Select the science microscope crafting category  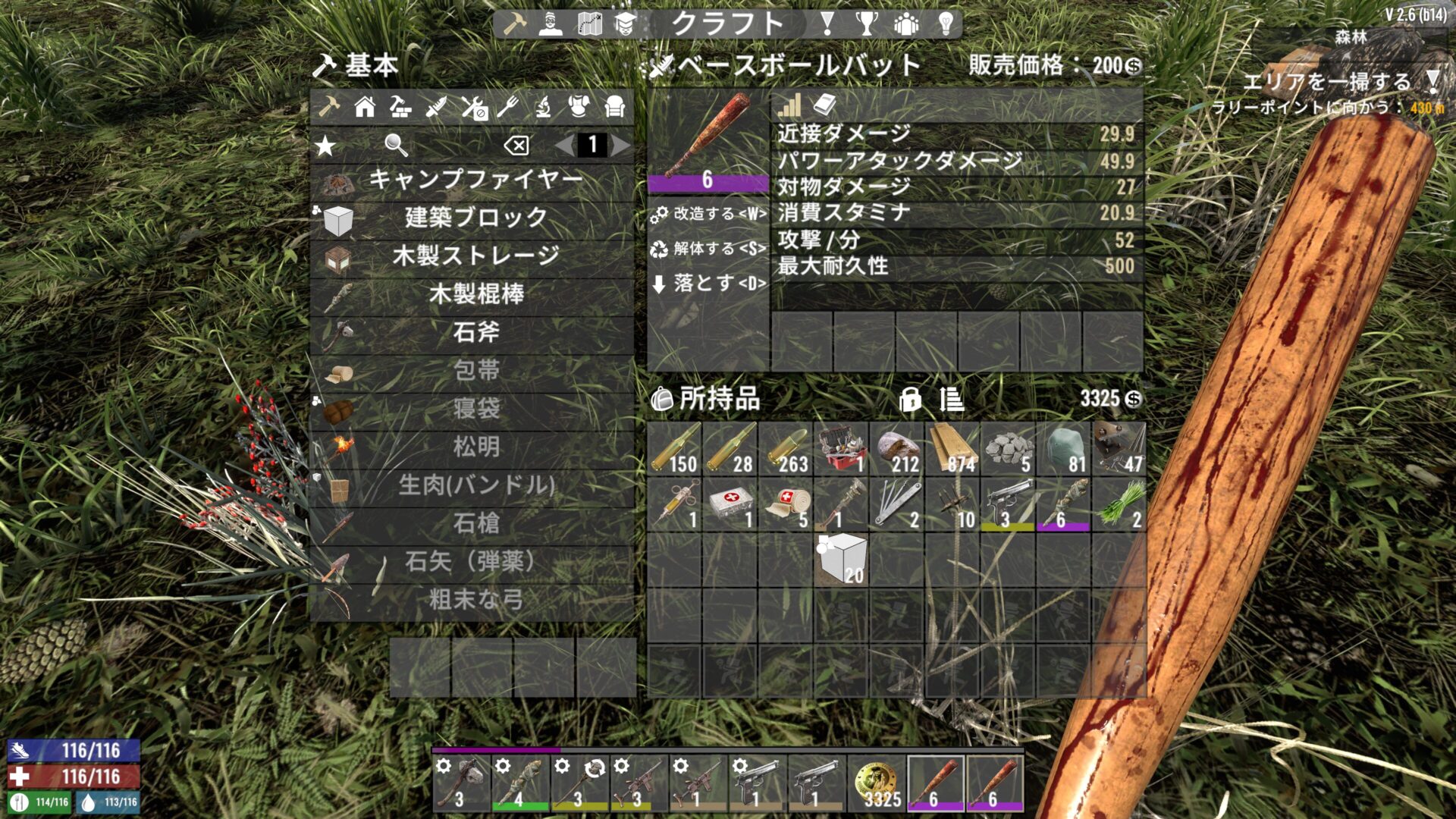click(544, 108)
